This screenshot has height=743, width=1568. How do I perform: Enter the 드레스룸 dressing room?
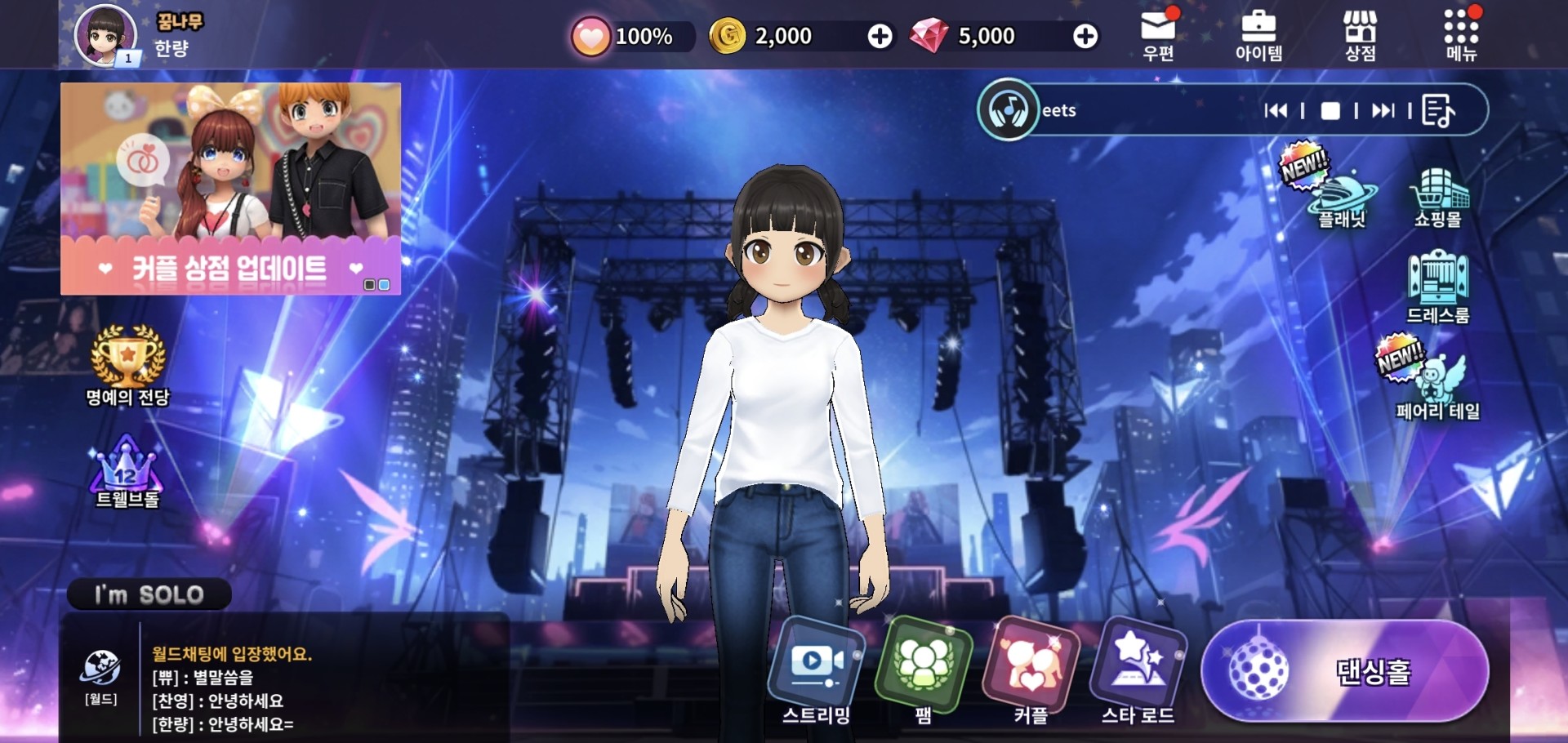pos(1438,287)
